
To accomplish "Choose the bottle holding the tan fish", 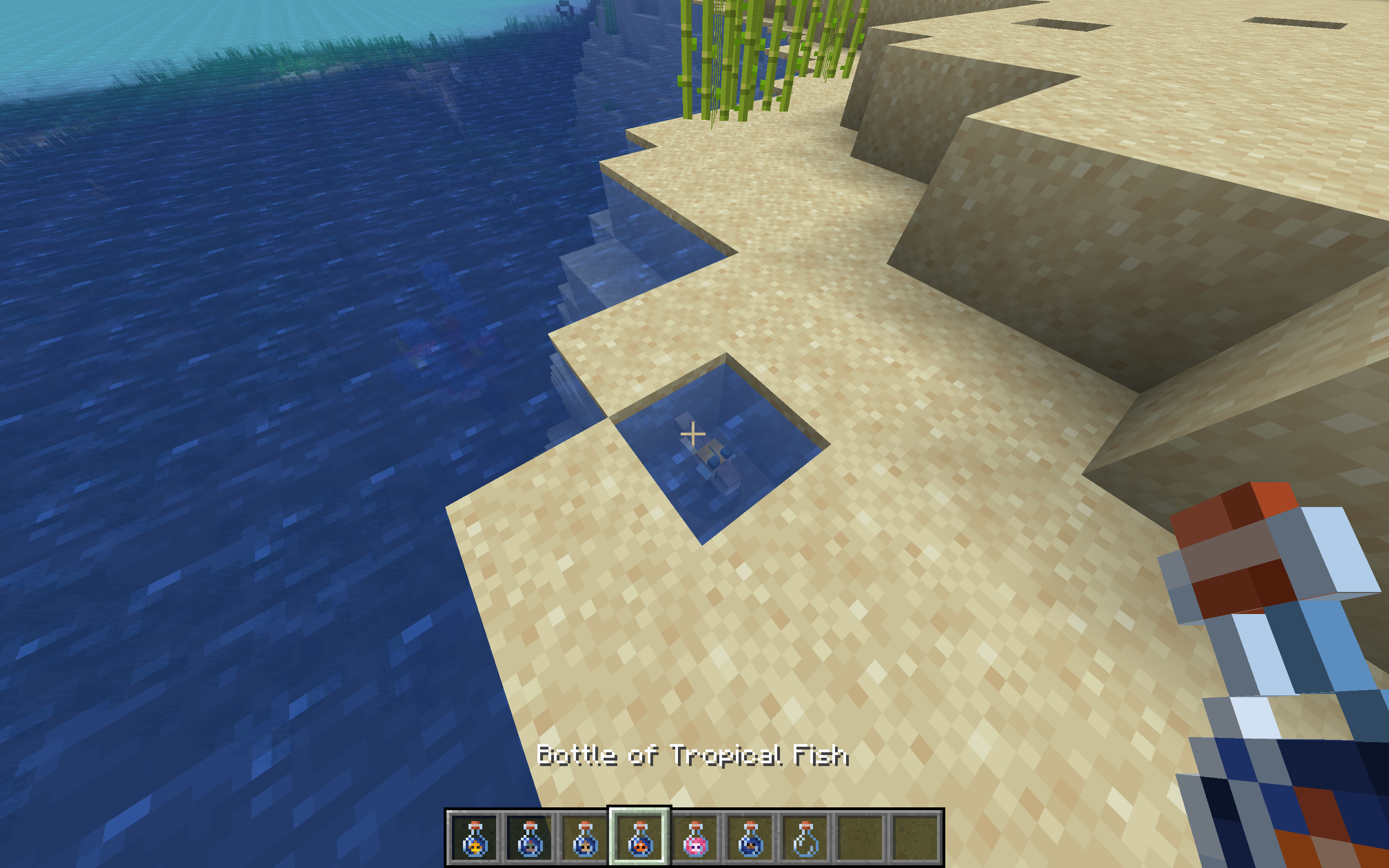I will click(585, 838).
